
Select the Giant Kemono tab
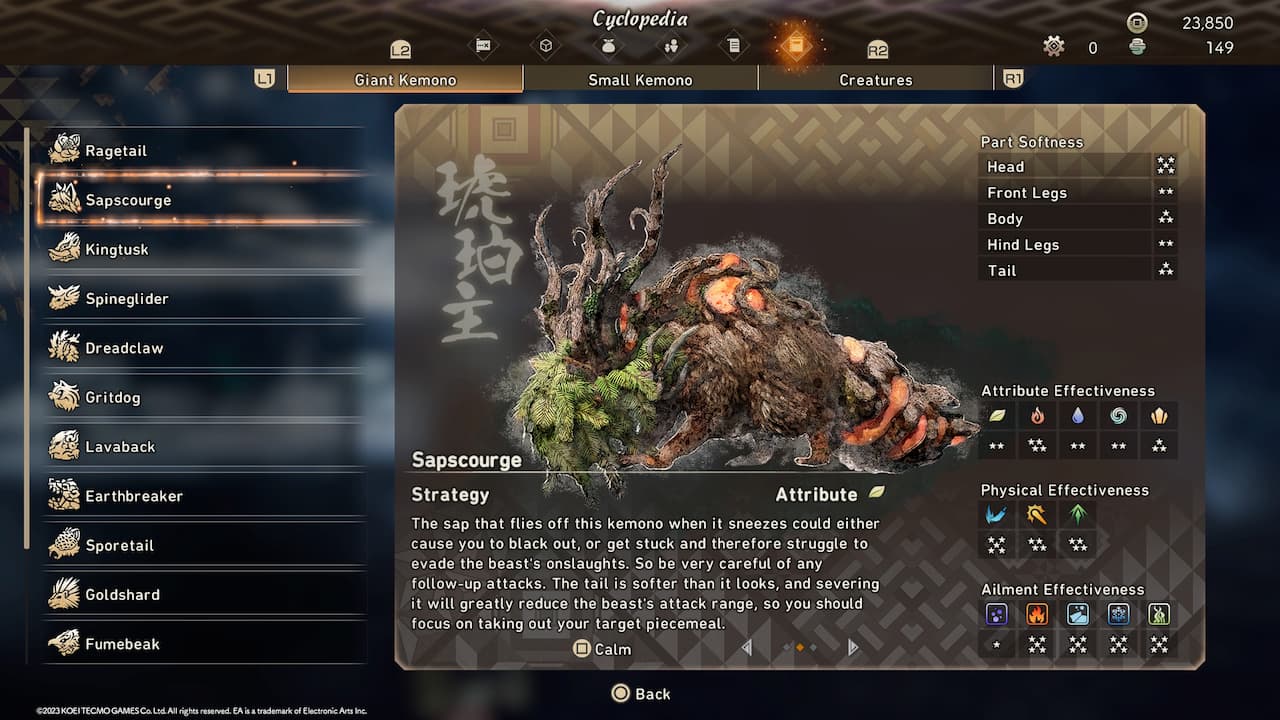(x=405, y=80)
